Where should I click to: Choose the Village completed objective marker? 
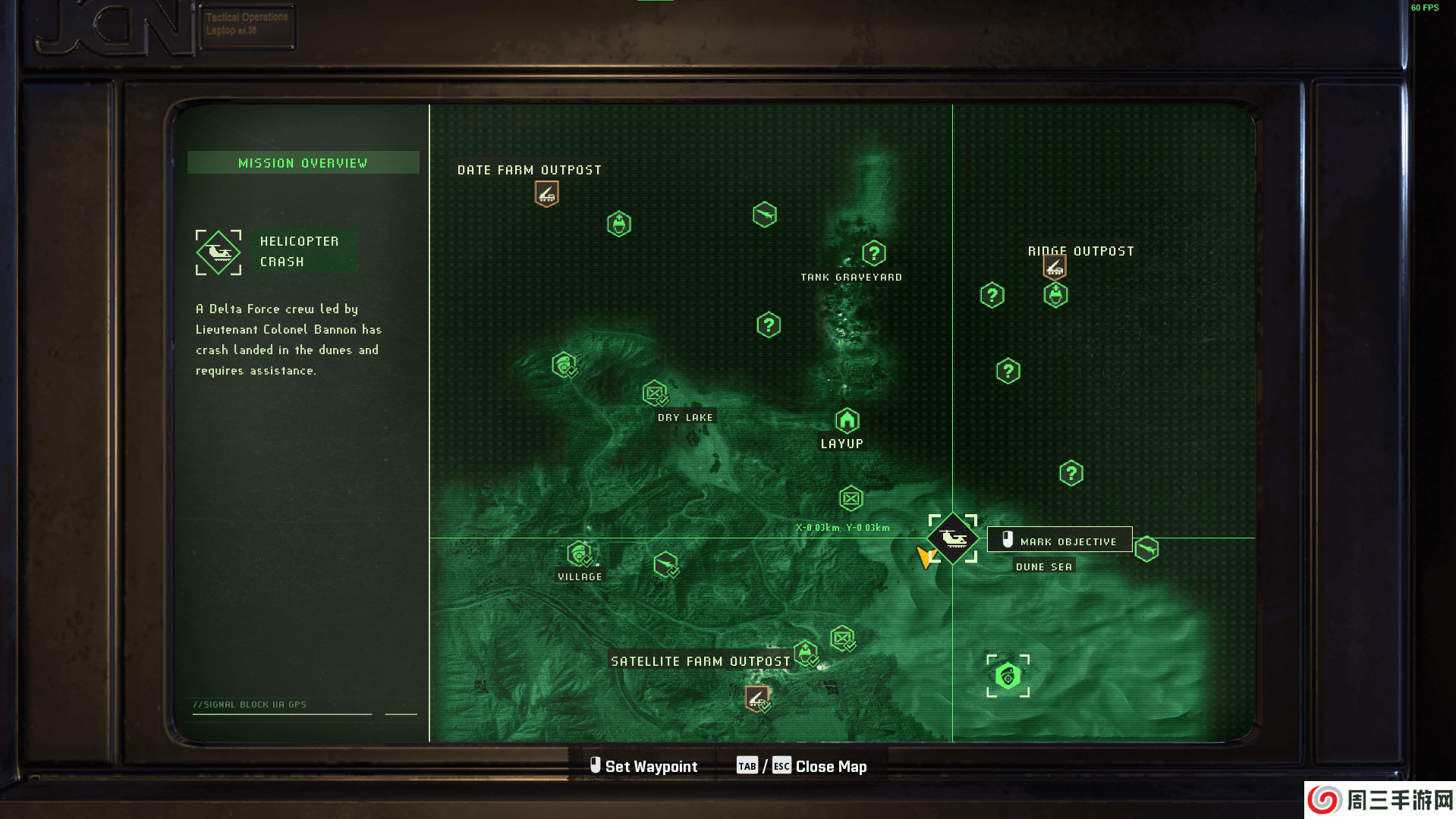(580, 554)
